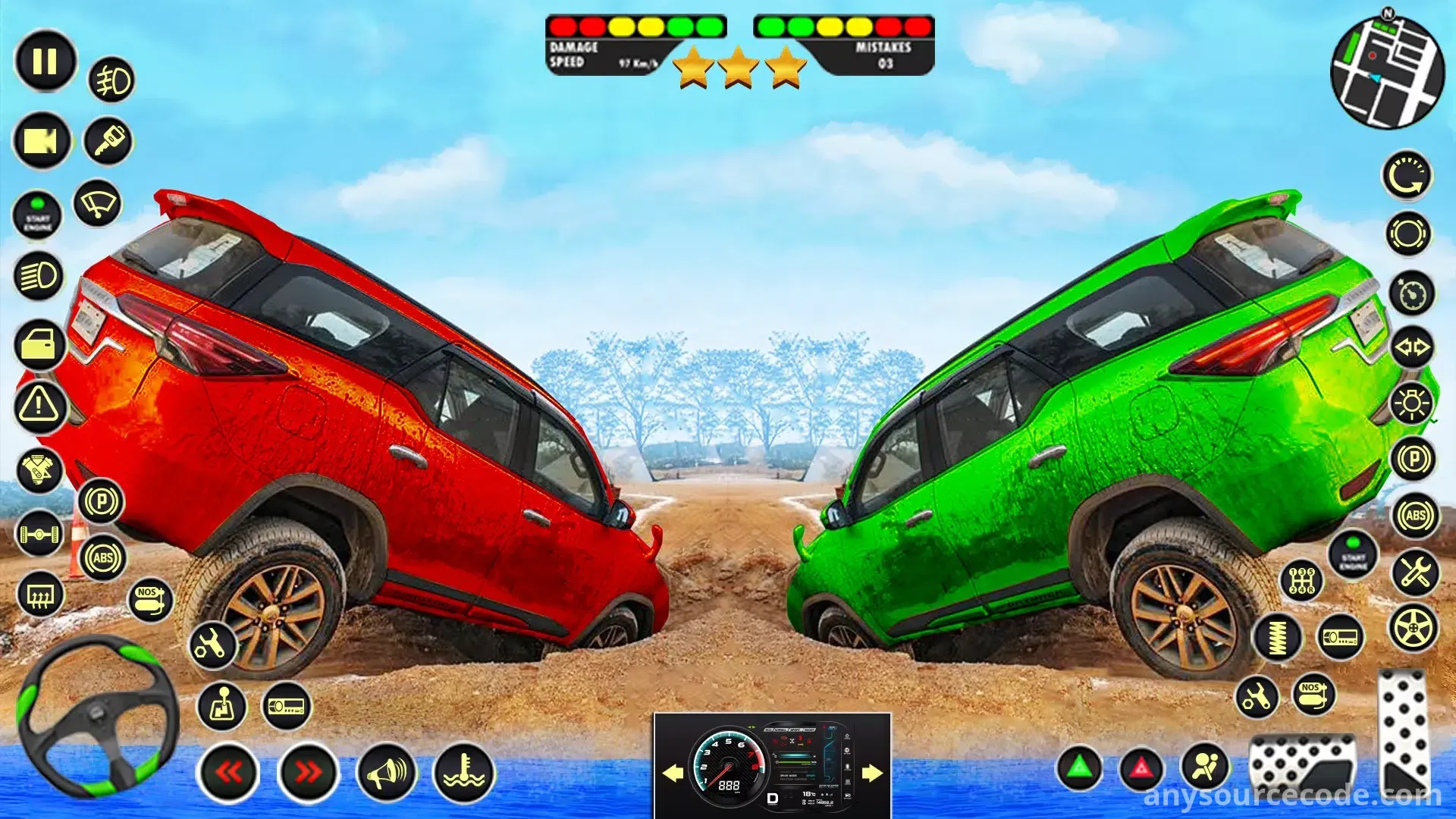This screenshot has height=819, width=1456.
Task: Activate the hazard warning triangle
Action: coord(39,404)
